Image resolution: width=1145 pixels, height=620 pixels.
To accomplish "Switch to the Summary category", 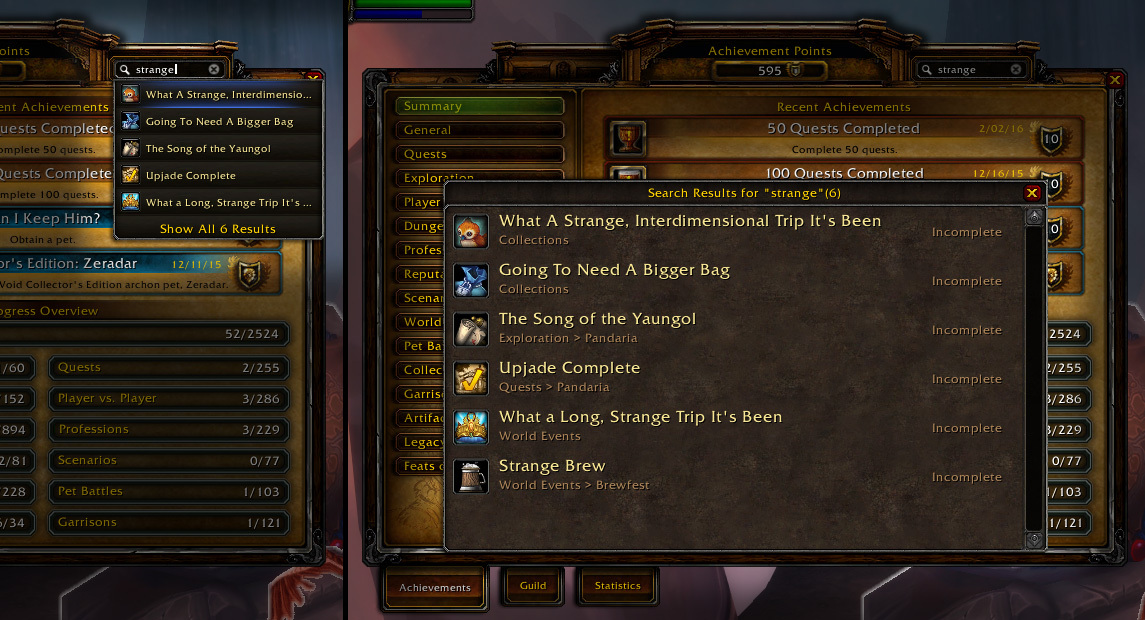I will click(x=479, y=106).
